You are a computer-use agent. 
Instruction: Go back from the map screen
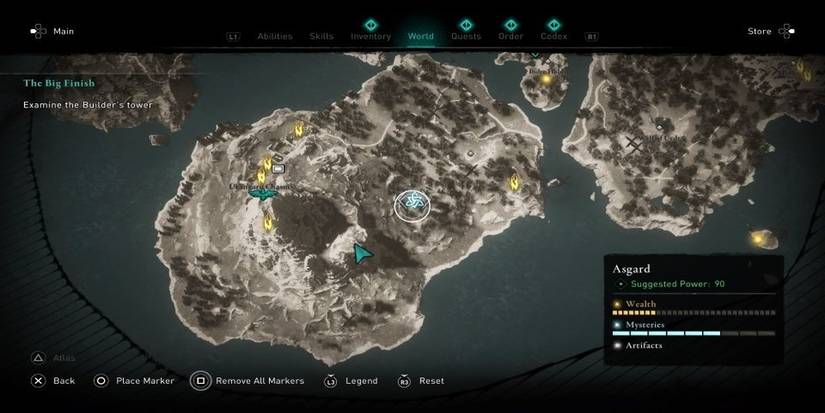[53, 381]
